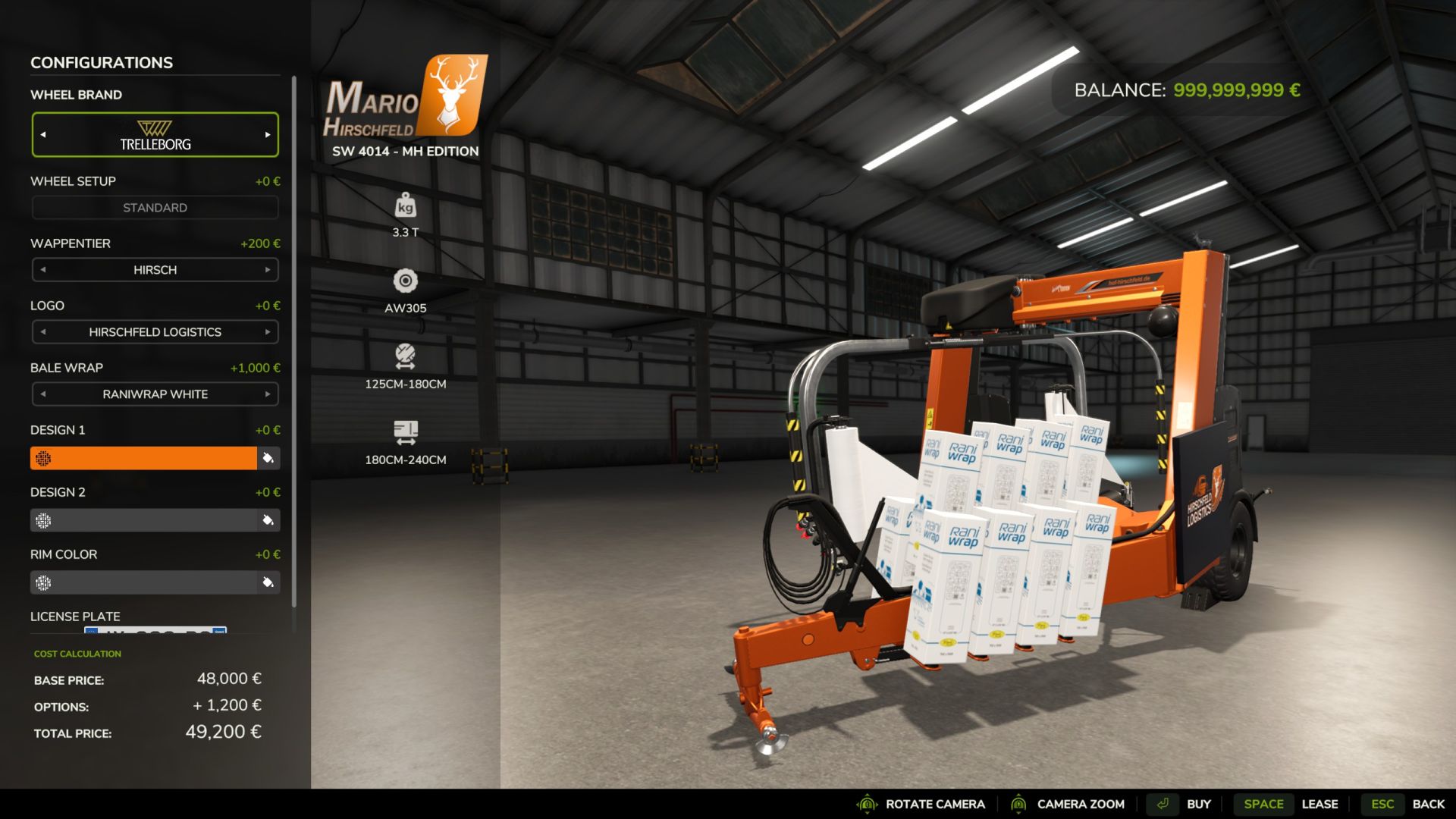Click the Standard wheel setup field
The width and height of the screenshot is (1456, 819).
(155, 208)
